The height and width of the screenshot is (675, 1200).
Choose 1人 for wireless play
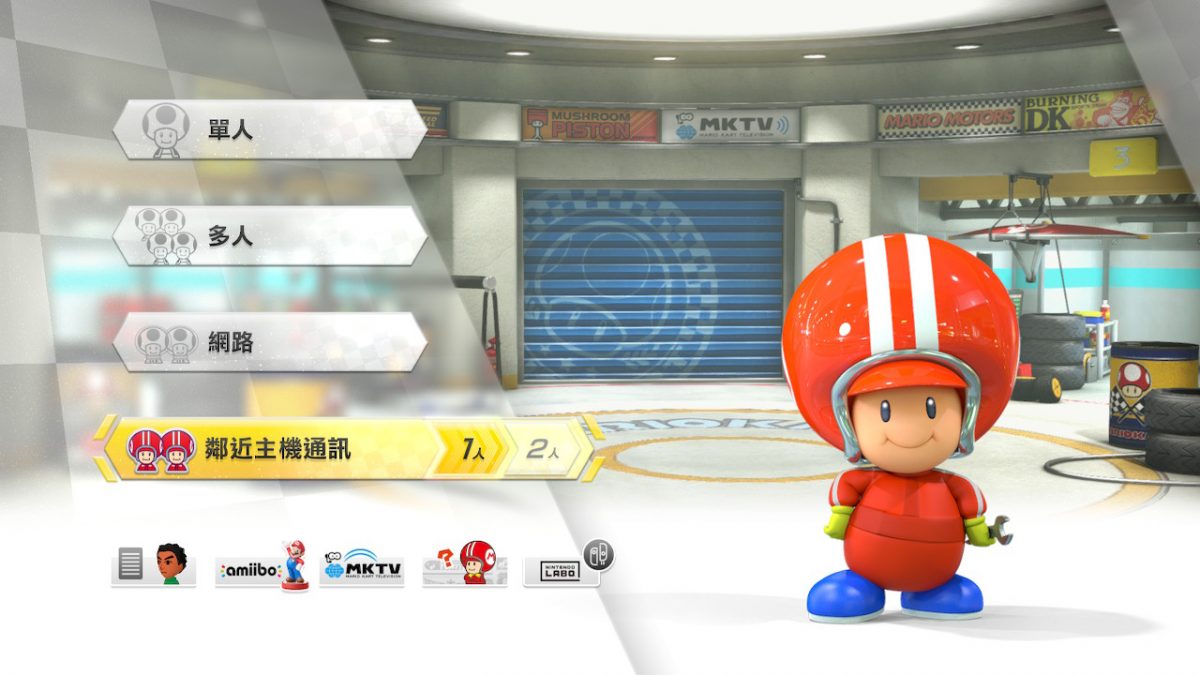pos(472,449)
